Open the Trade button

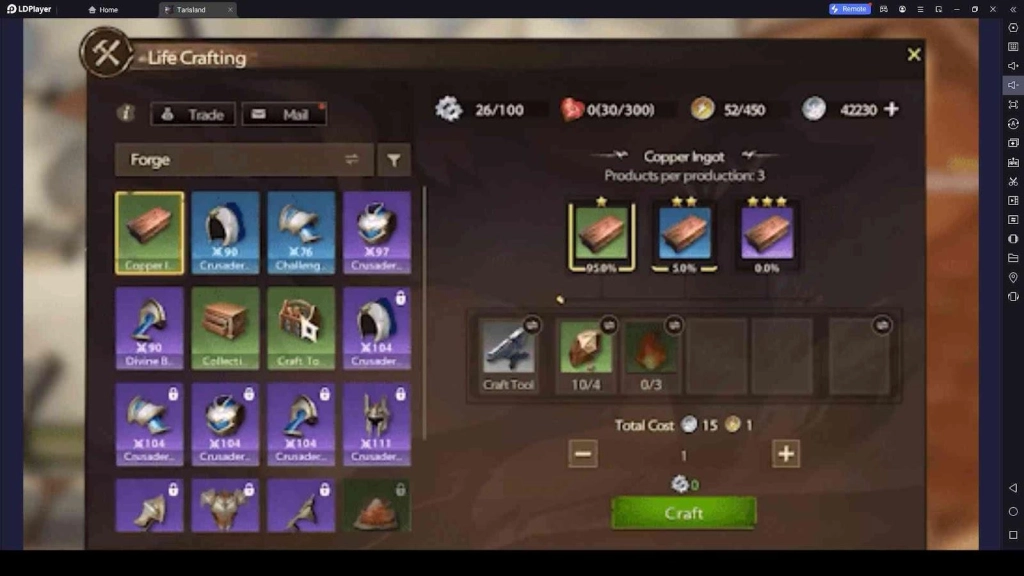pyautogui.click(x=193, y=114)
